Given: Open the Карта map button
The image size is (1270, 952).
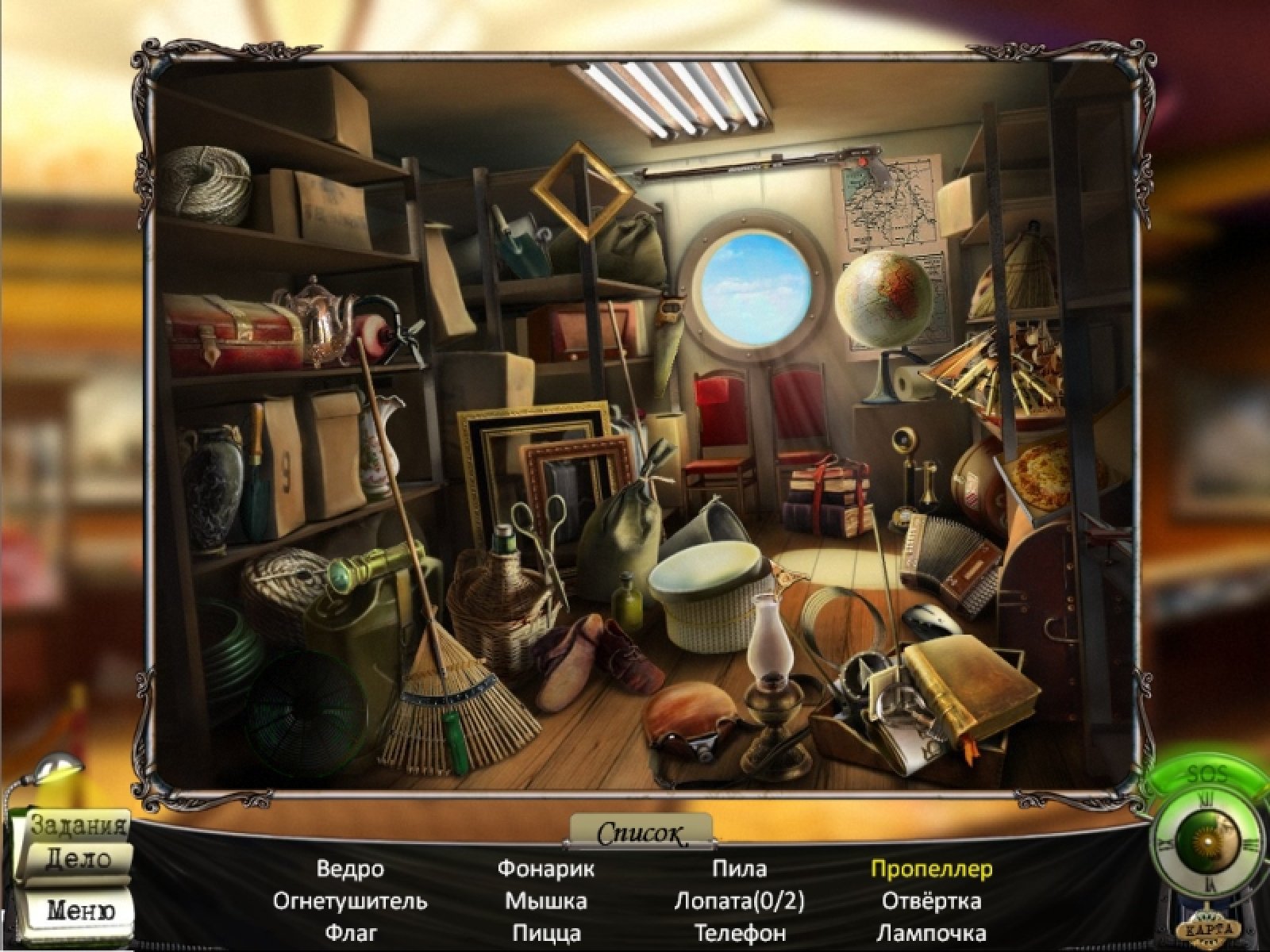Looking at the screenshot, I should click(x=1210, y=929).
